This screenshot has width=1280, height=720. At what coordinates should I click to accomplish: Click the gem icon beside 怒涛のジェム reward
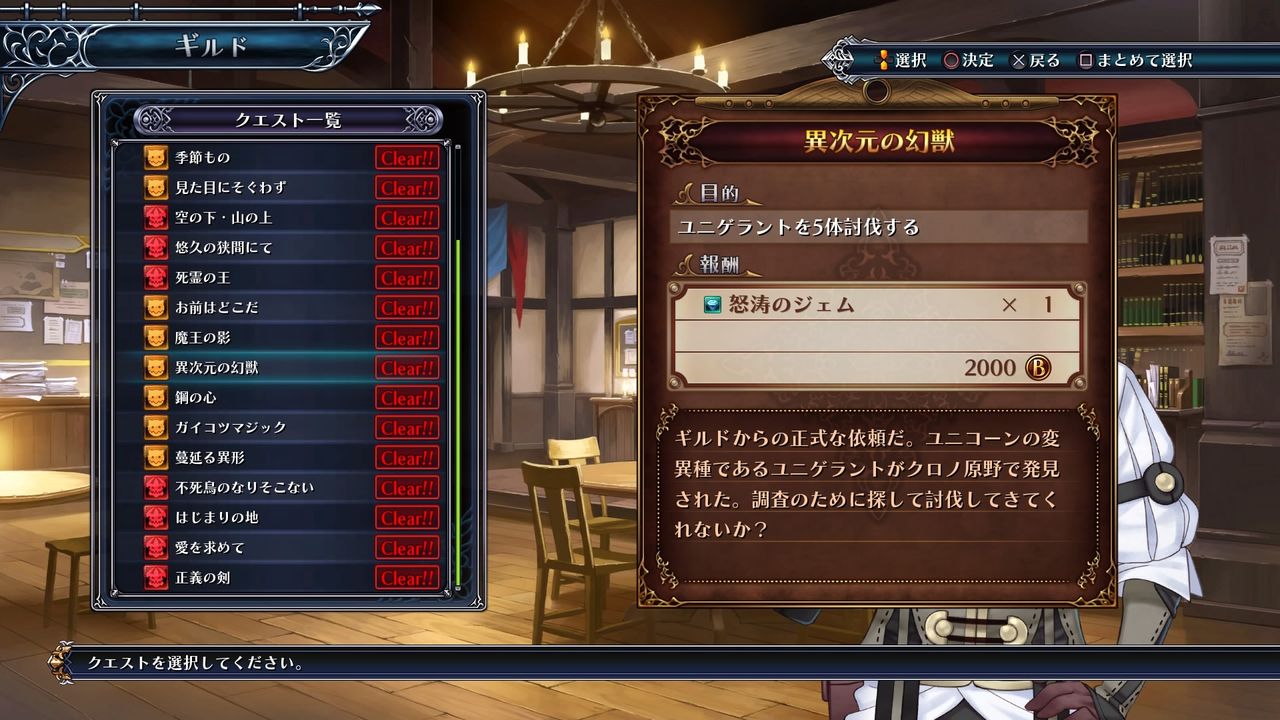point(709,305)
